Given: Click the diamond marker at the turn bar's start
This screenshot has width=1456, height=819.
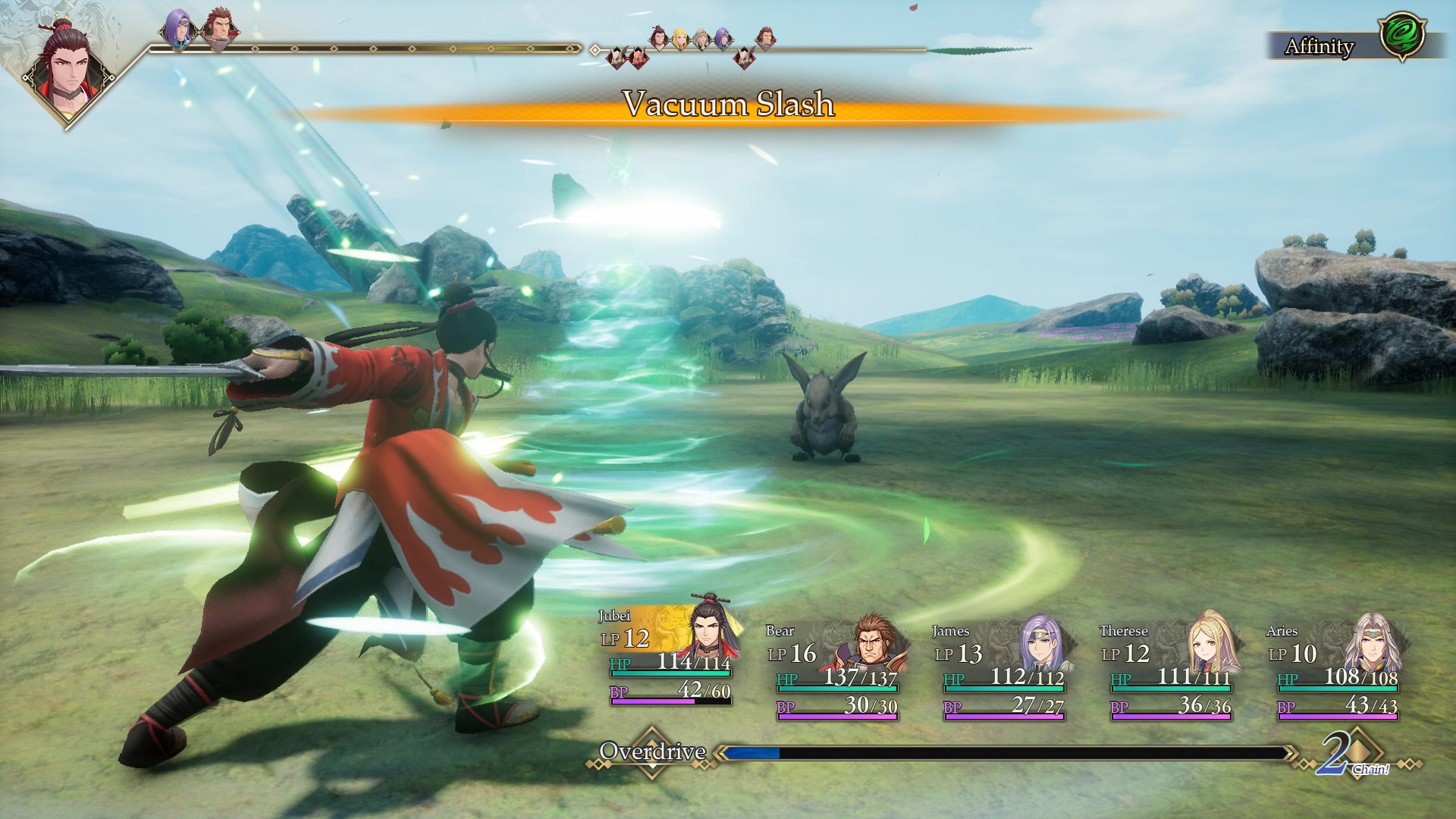Looking at the screenshot, I should 595,50.
